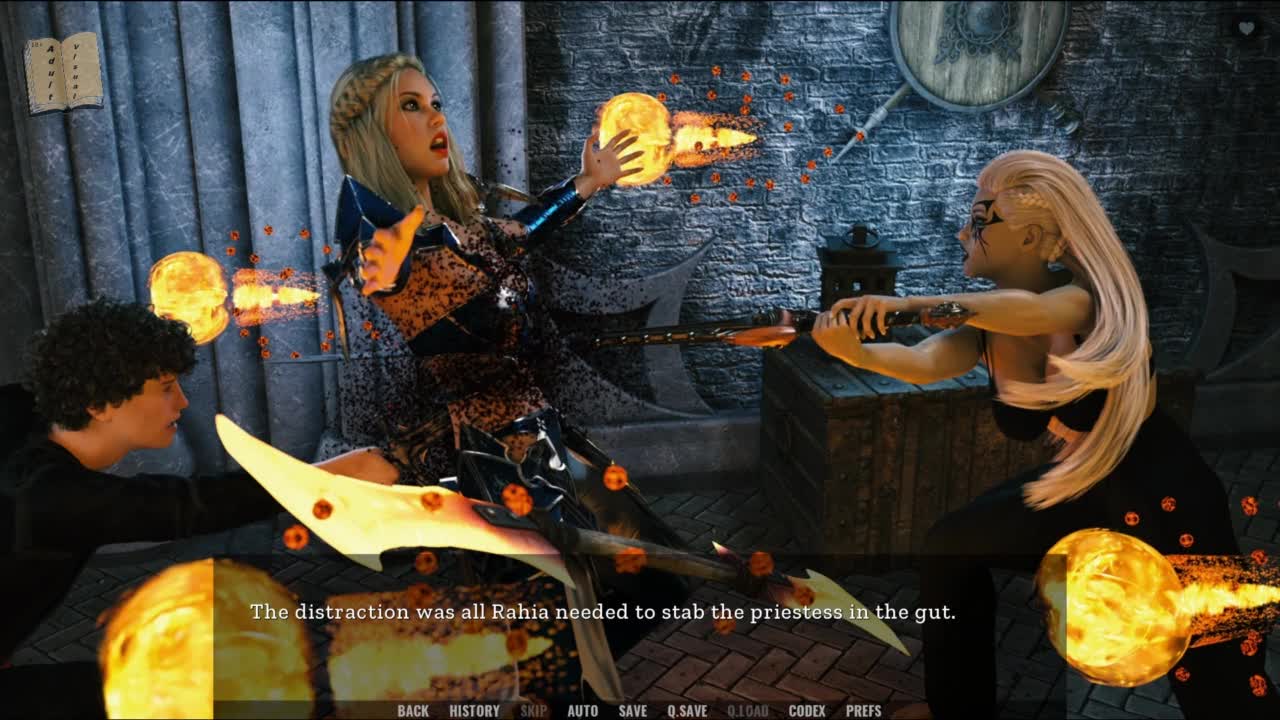Quick save with Q.Save
The width and height of the screenshot is (1280, 720).
(687, 711)
